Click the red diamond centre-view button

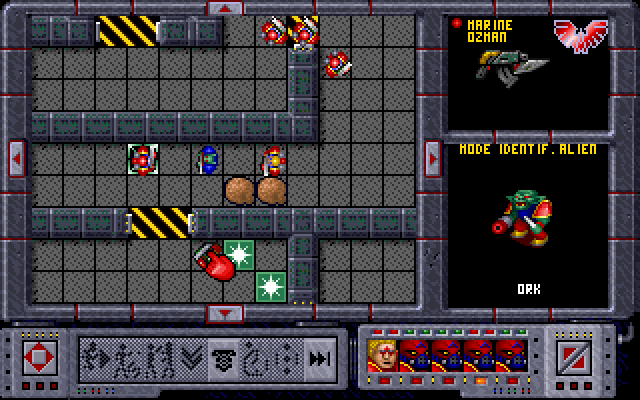(x=40, y=357)
